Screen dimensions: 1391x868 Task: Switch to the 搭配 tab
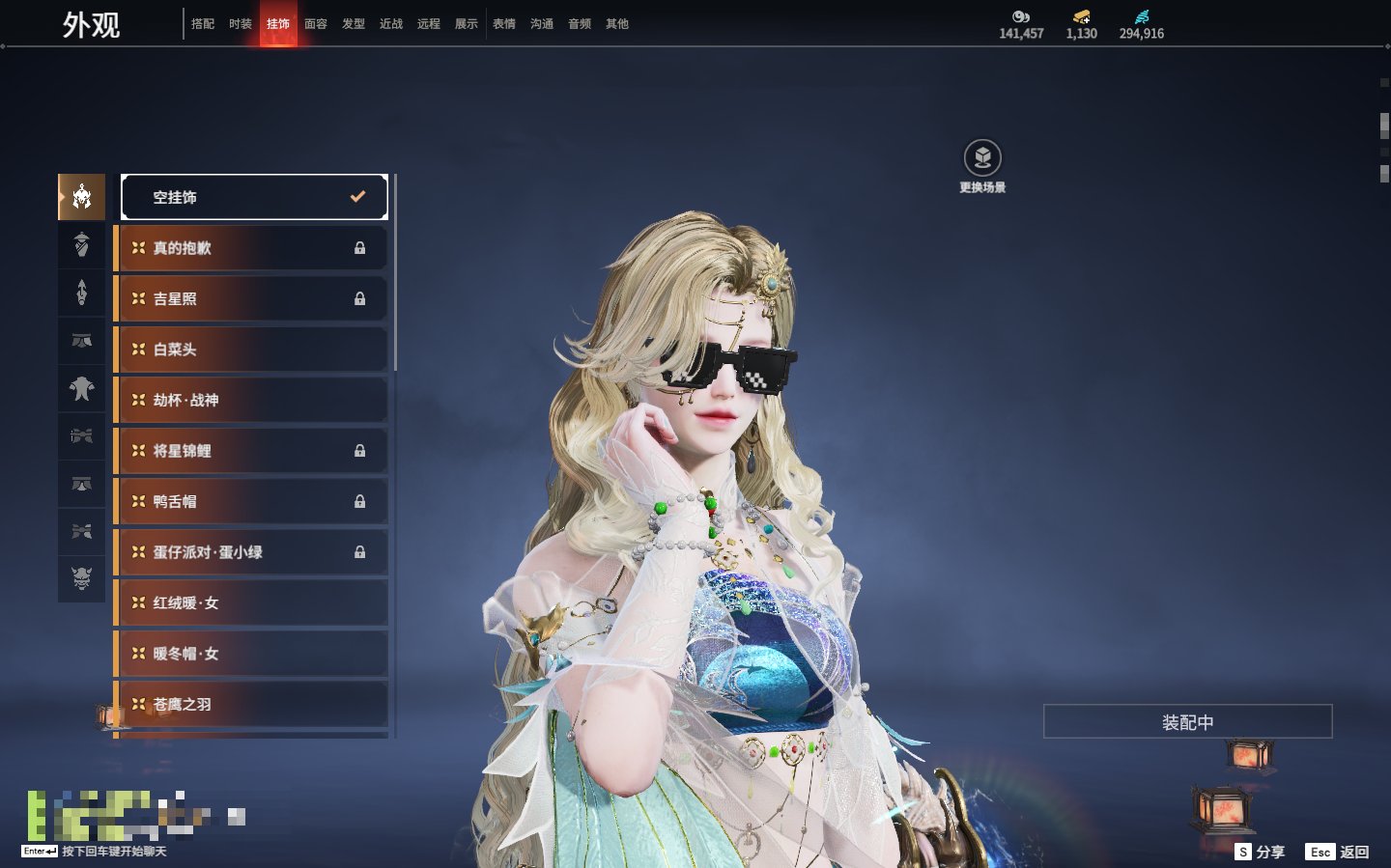coord(203,24)
